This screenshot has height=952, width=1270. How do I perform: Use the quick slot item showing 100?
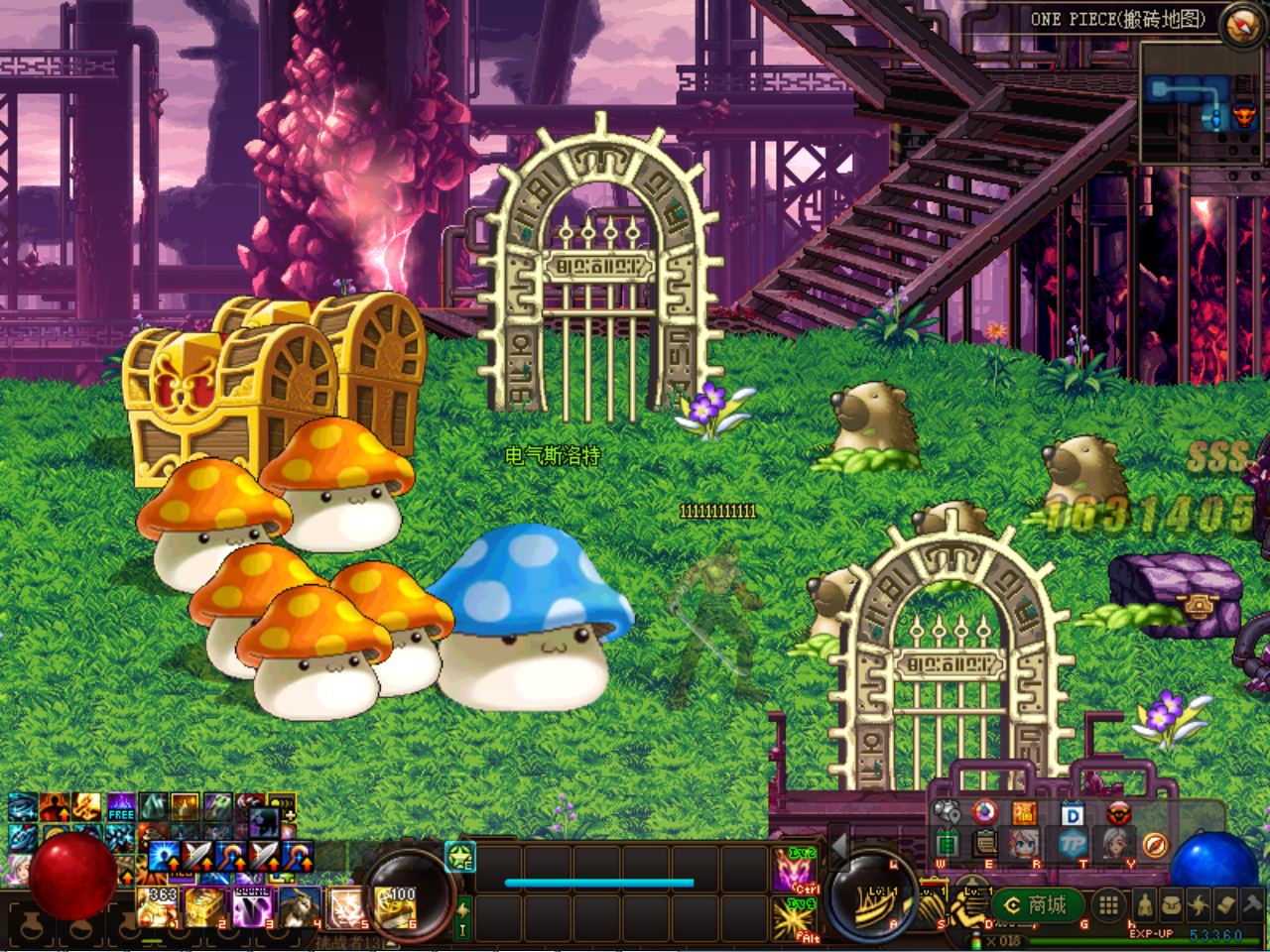tap(398, 907)
